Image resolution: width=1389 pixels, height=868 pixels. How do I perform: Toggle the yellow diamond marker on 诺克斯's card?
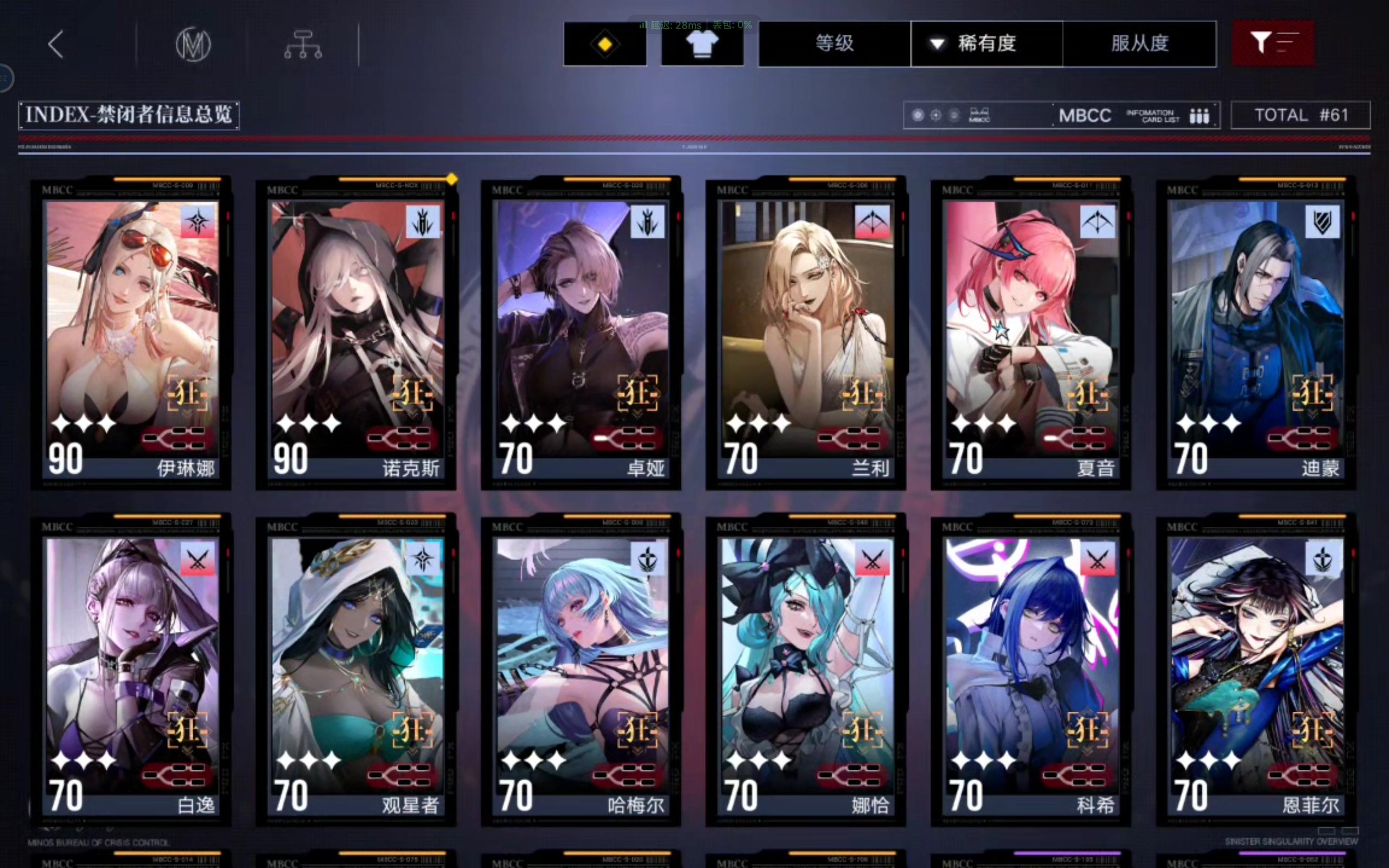[452, 180]
